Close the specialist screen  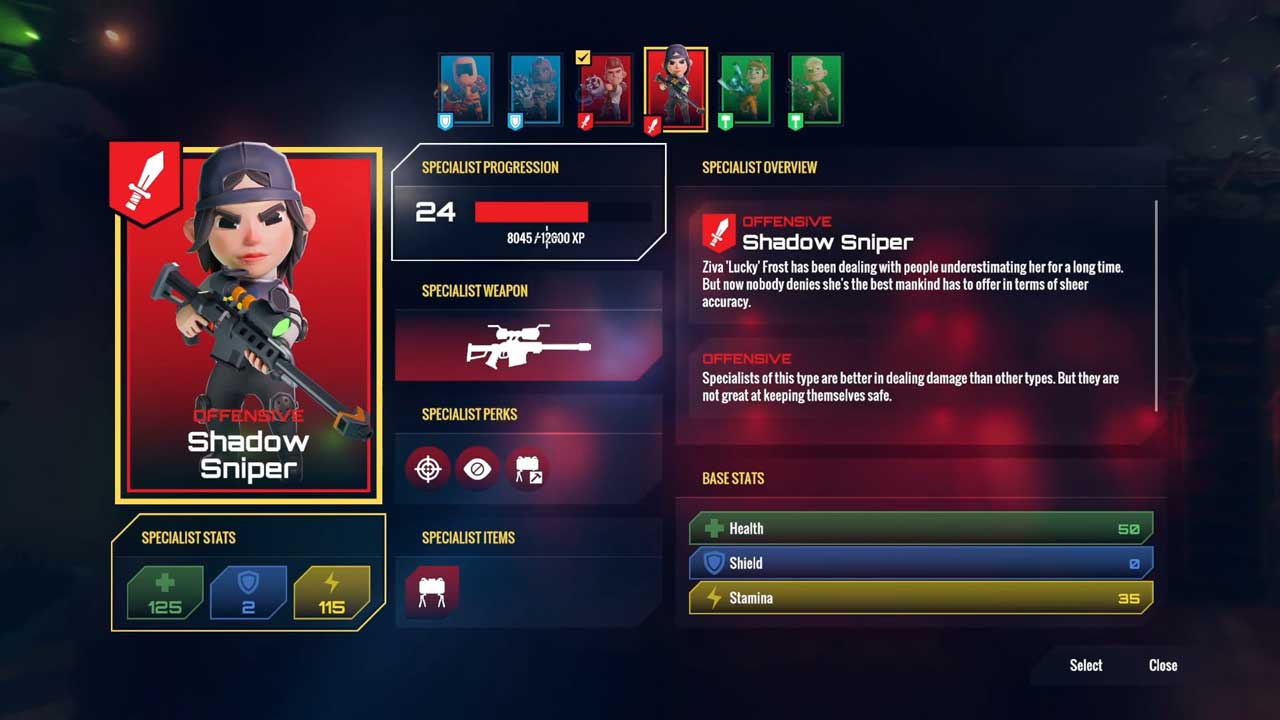click(x=1163, y=665)
